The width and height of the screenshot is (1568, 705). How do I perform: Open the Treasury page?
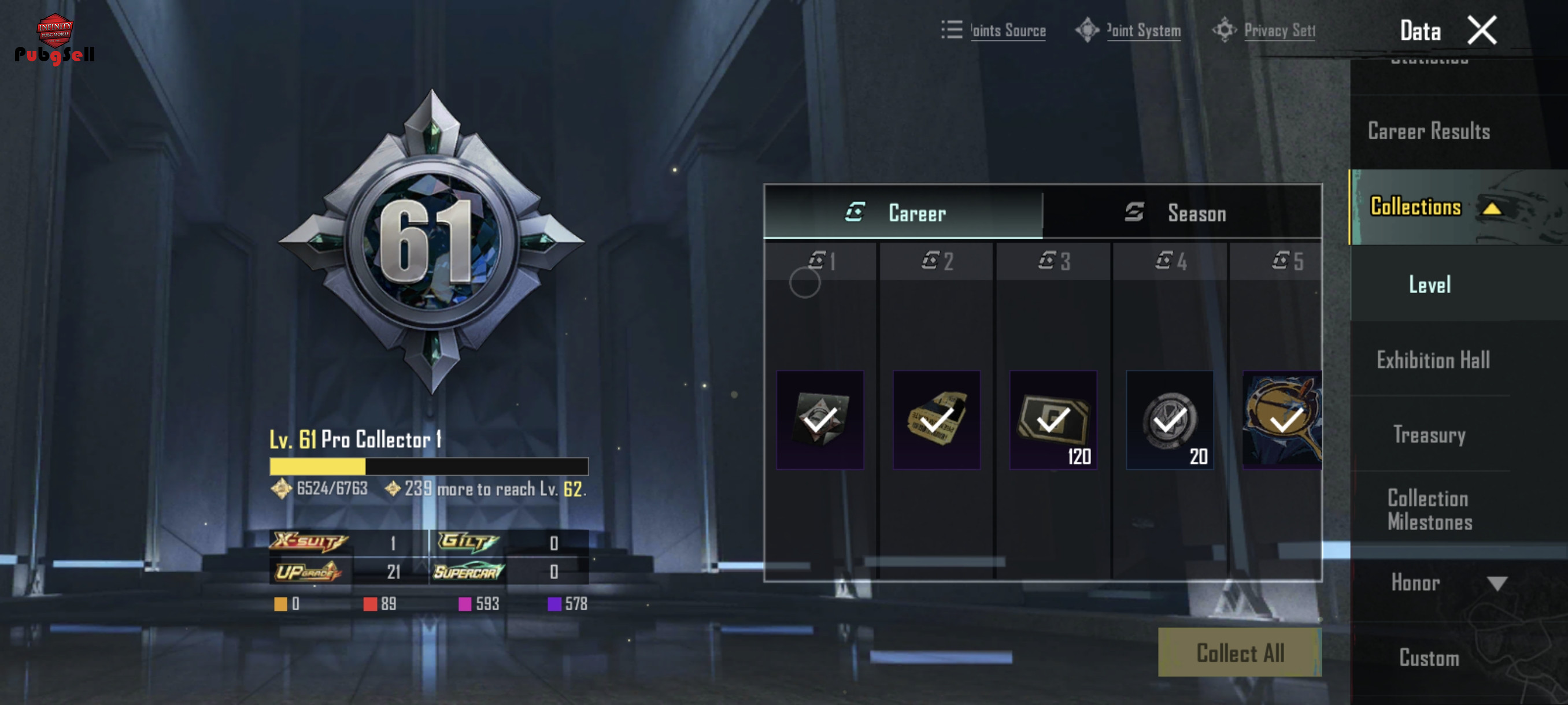pos(1429,435)
